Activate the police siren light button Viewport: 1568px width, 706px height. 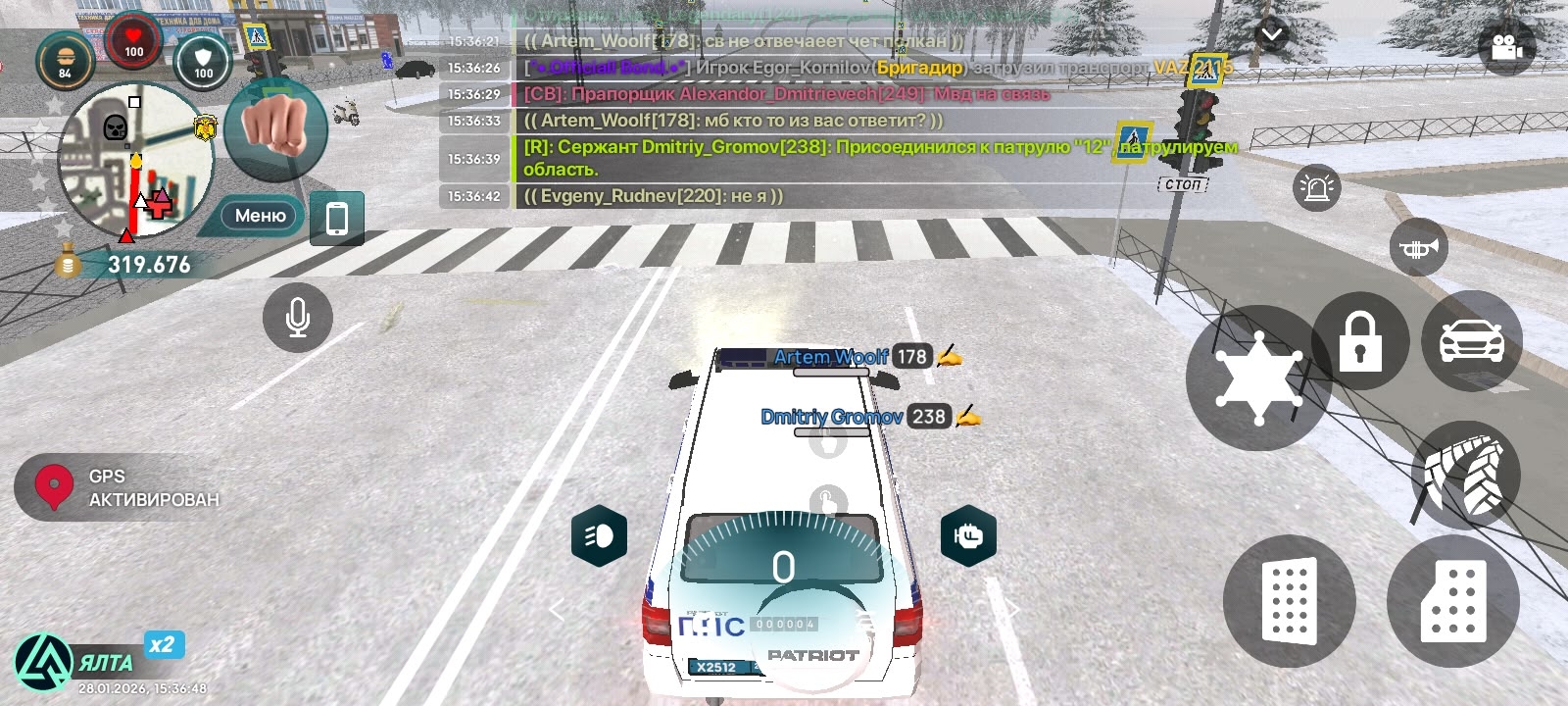click(x=1316, y=186)
